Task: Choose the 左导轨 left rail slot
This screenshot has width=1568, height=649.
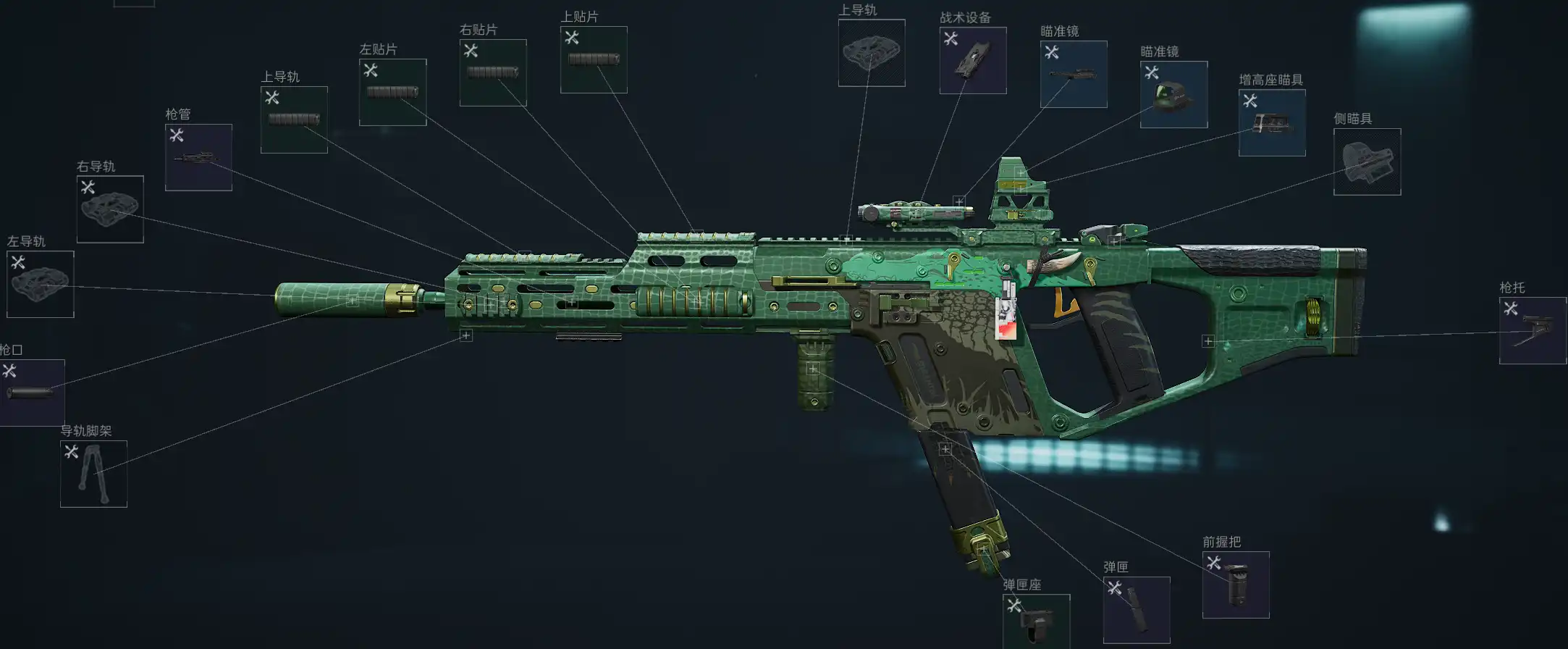Action: 41,284
